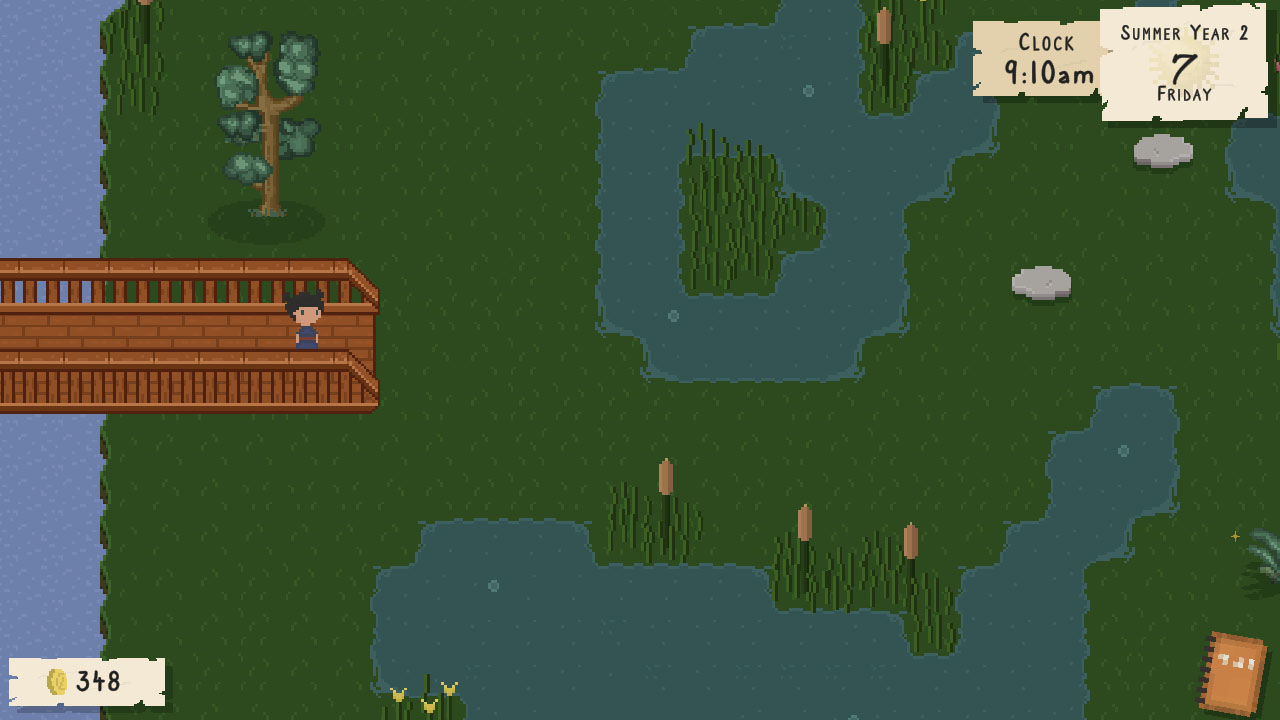This screenshot has width=1280, height=720.
Task: Click the Friday day label
Action: click(1184, 95)
